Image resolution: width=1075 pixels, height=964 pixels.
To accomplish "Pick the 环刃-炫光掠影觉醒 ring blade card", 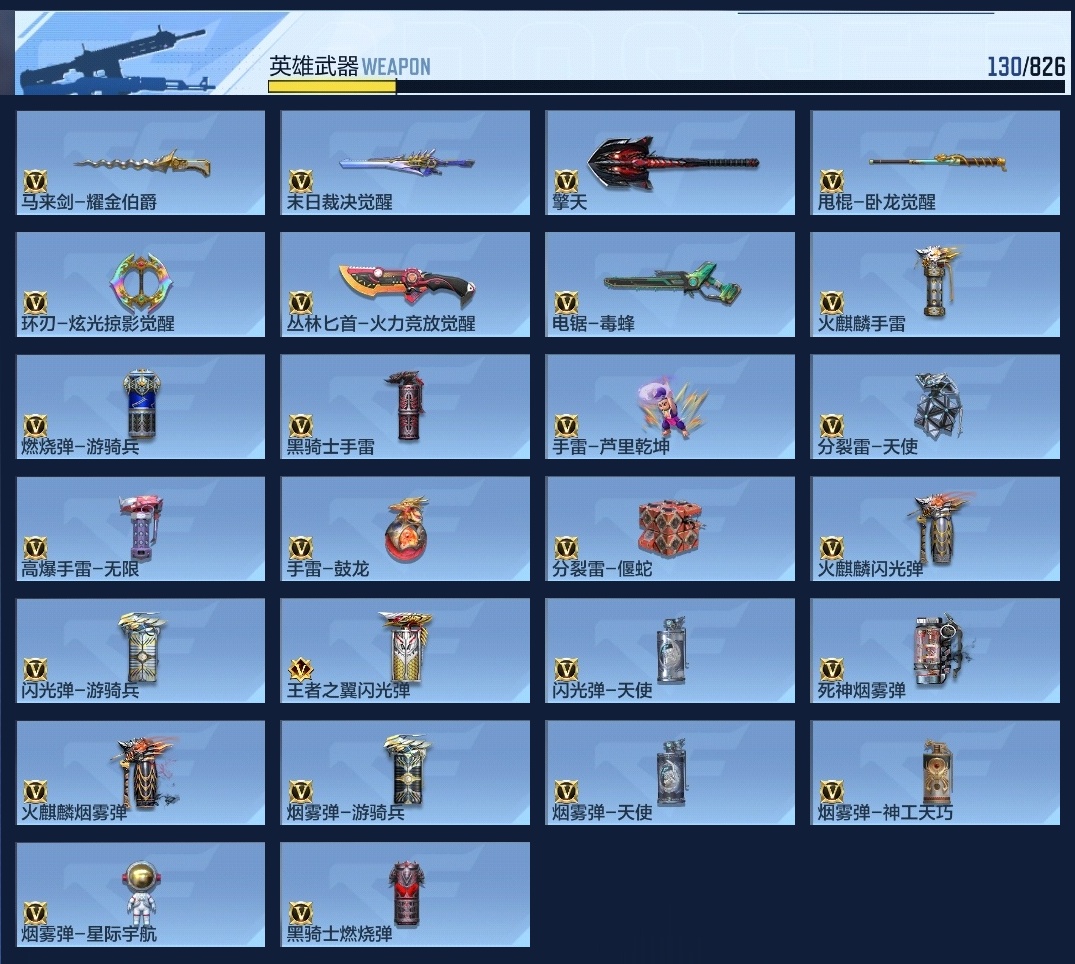I will click(141, 284).
